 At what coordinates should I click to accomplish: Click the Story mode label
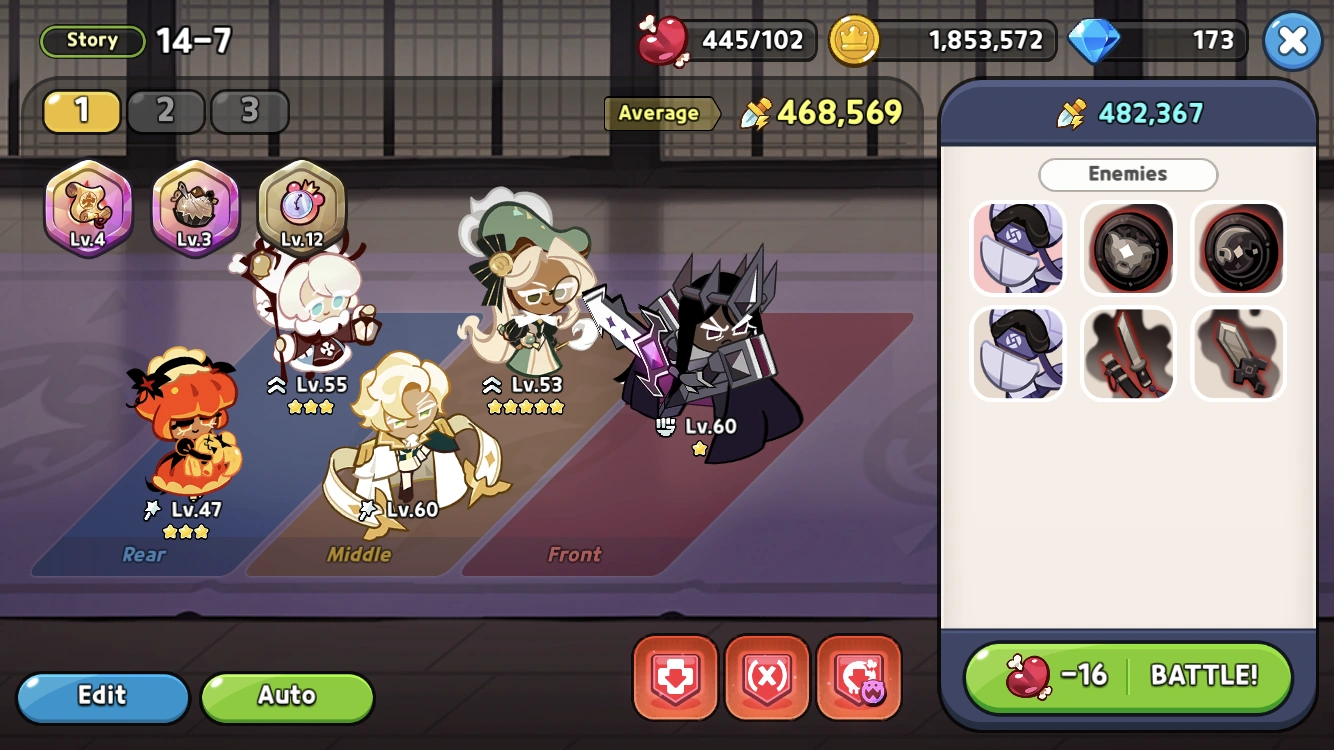click(91, 40)
